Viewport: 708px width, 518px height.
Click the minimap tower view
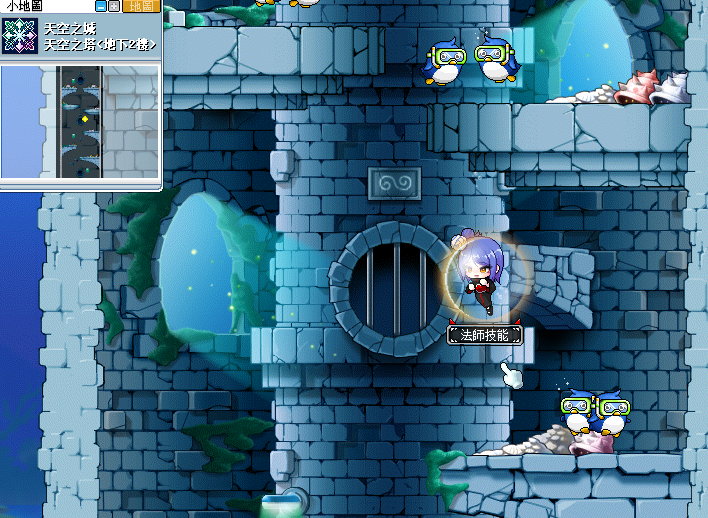coord(80,121)
